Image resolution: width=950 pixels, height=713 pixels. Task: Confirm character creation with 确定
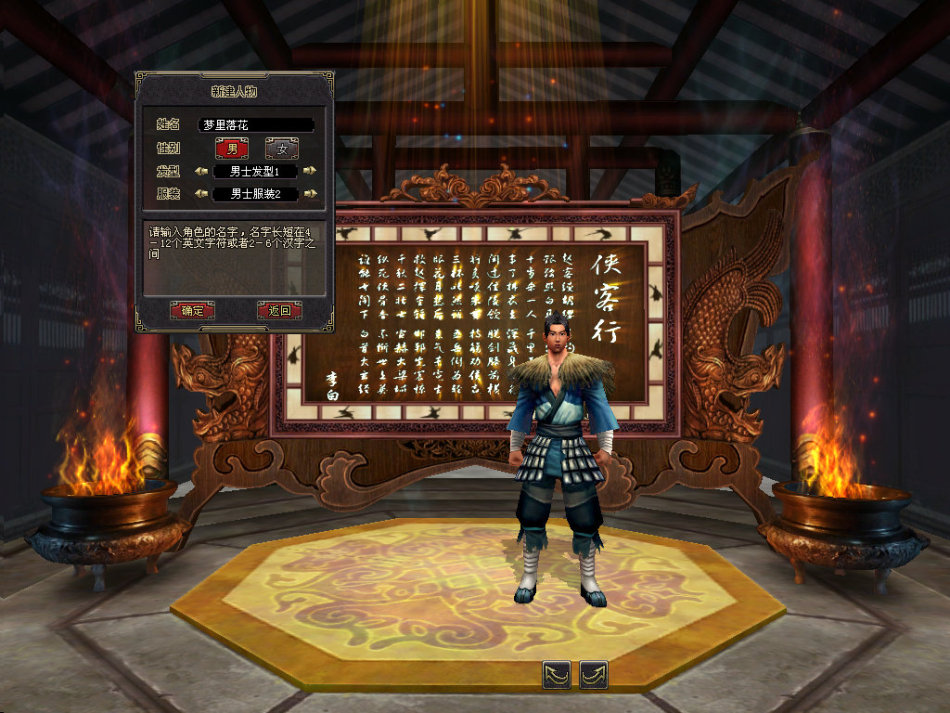(191, 310)
